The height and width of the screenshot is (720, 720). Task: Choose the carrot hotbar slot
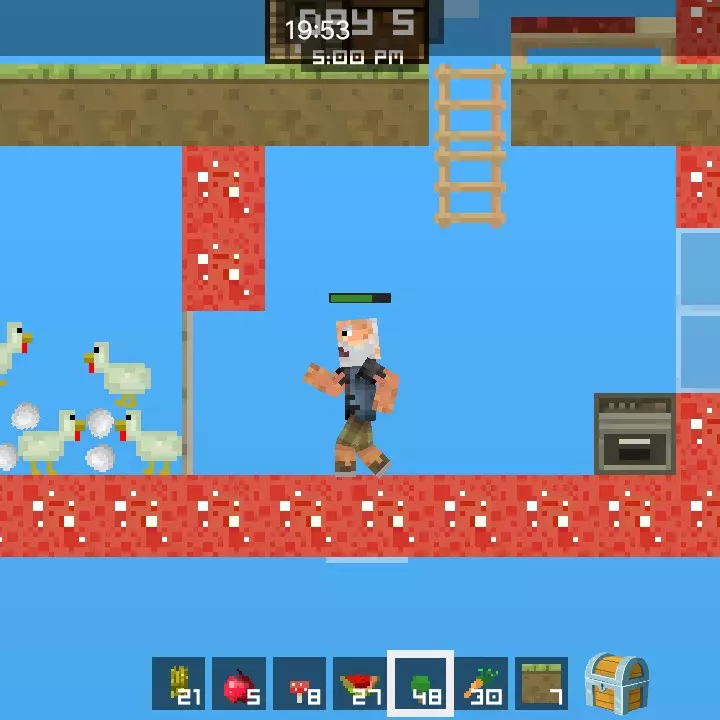(x=481, y=684)
